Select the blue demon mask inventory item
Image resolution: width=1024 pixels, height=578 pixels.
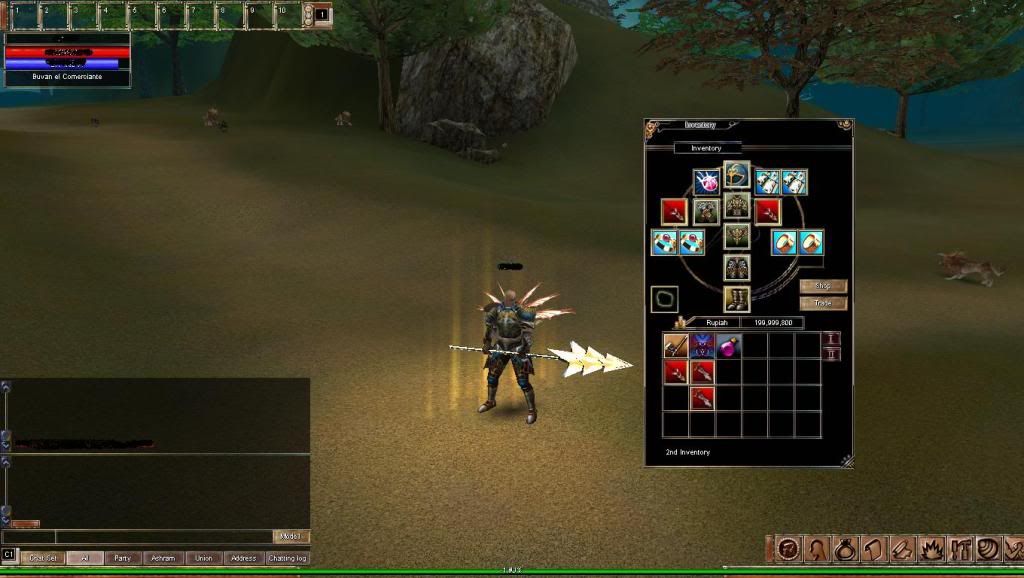point(702,346)
